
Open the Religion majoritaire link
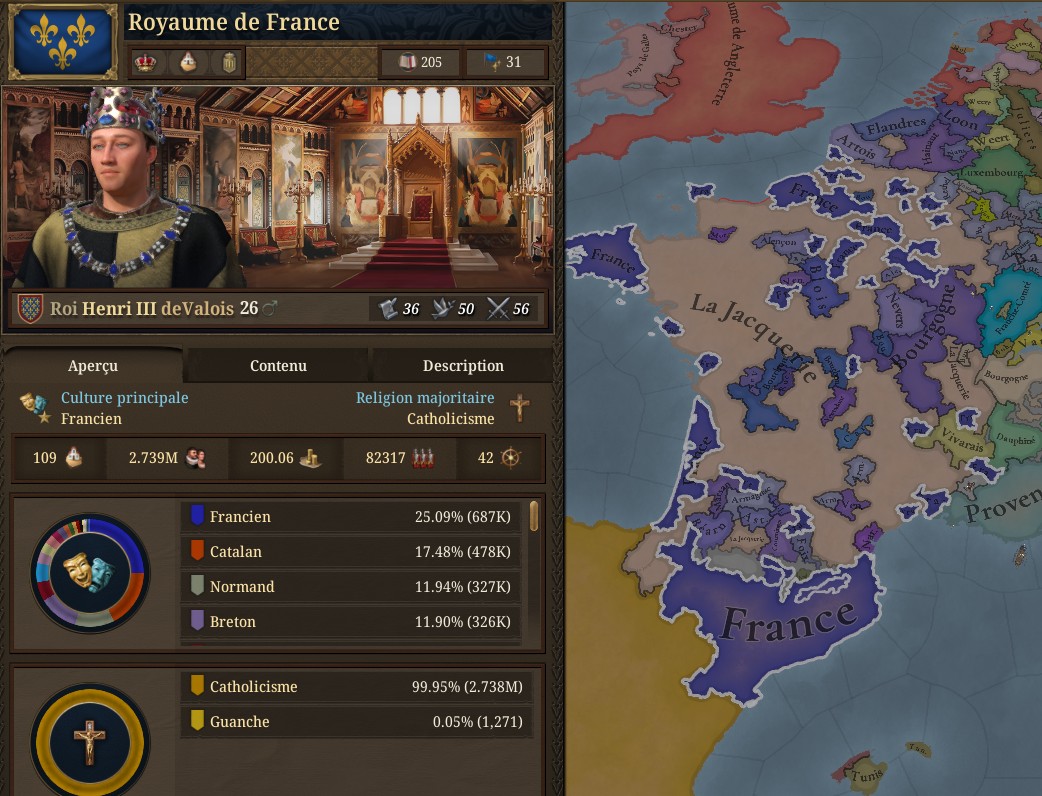pos(425,398)
